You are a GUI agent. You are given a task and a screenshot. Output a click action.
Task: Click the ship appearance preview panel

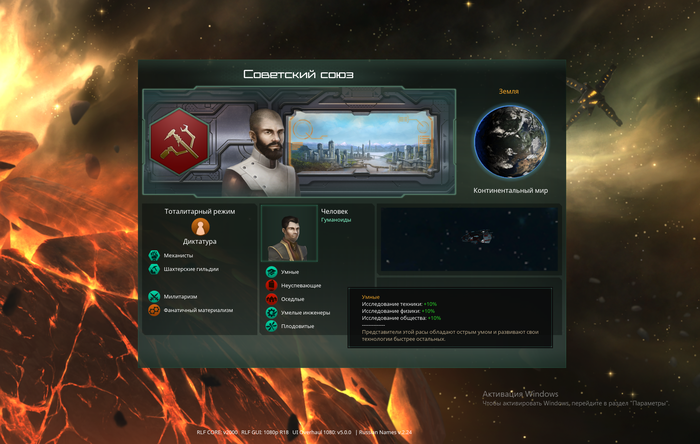click(x=469, y=239)
